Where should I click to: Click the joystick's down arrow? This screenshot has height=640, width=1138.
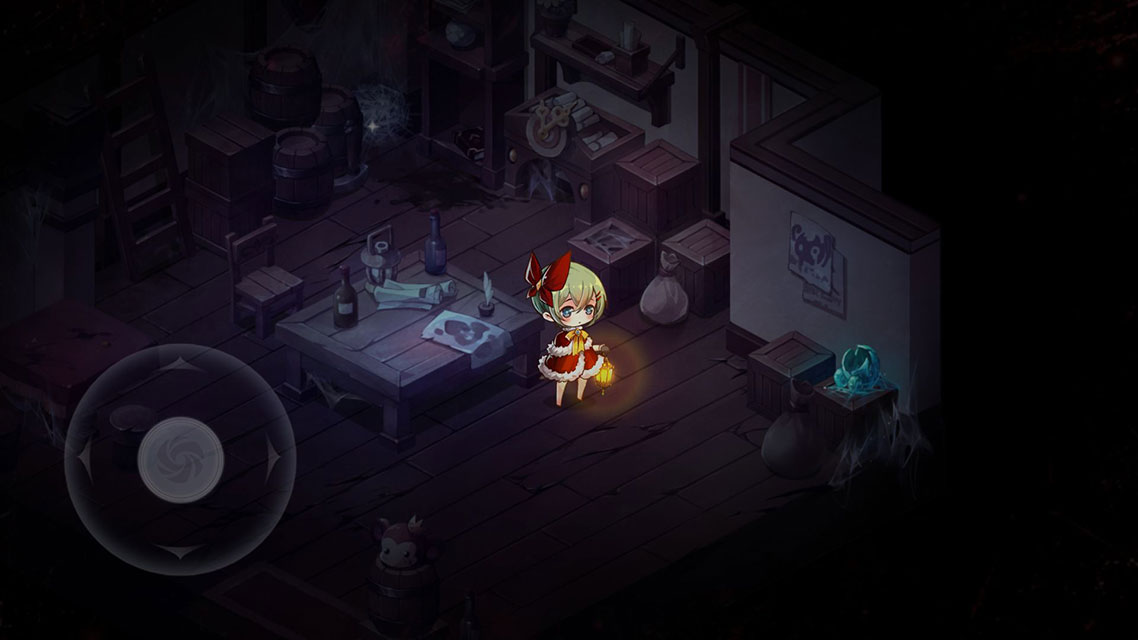pyautogui.click(x=181, y=551)
